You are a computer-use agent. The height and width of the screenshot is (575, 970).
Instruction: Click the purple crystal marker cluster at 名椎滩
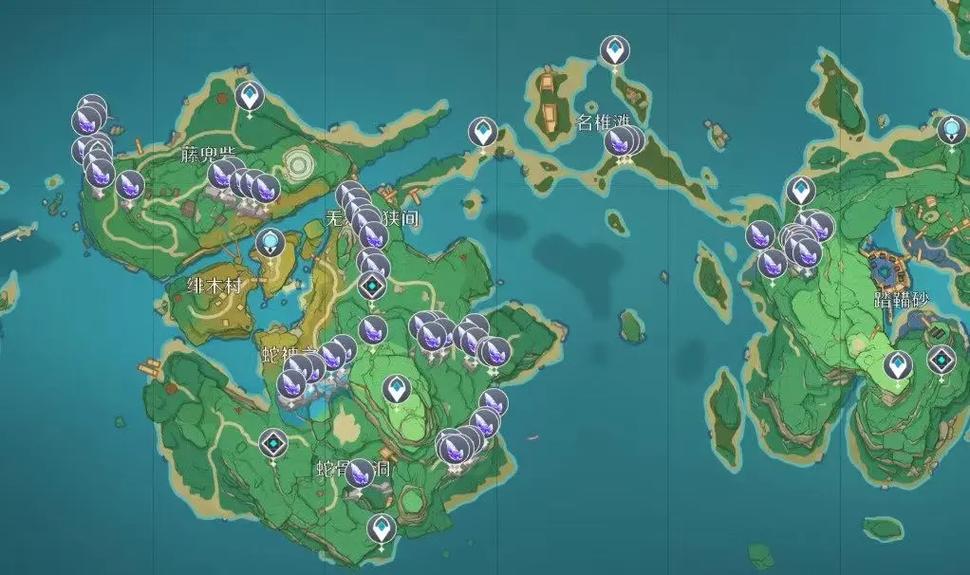[x=623, y=142]
